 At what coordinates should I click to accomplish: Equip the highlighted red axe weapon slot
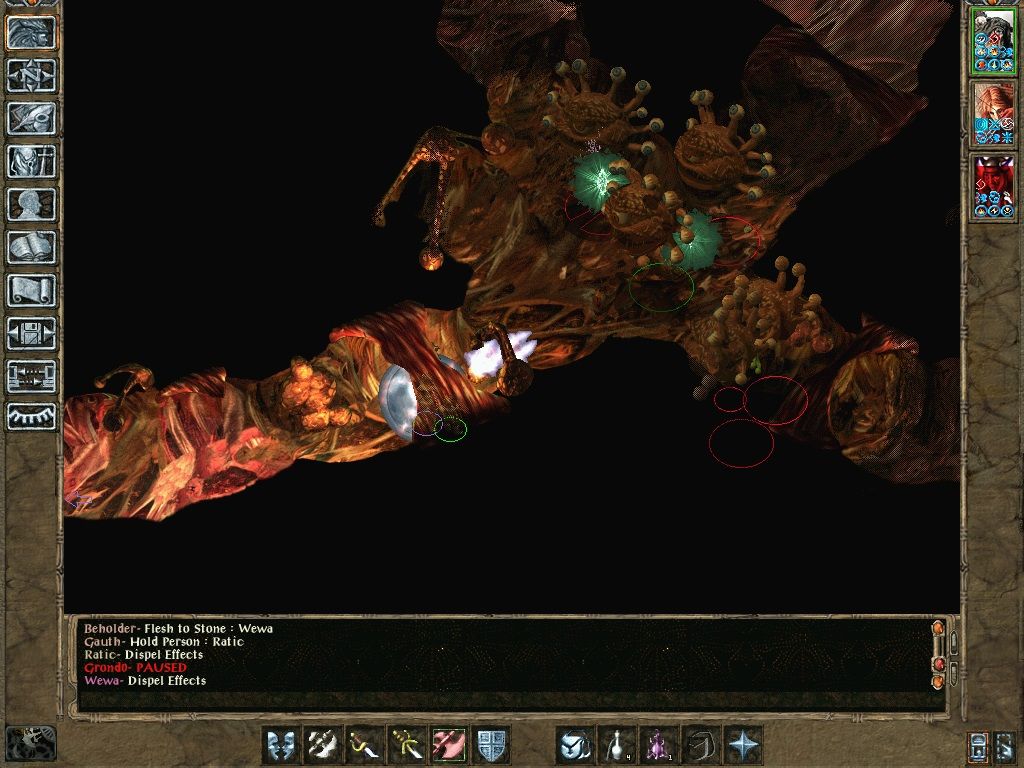pos(449,745)
